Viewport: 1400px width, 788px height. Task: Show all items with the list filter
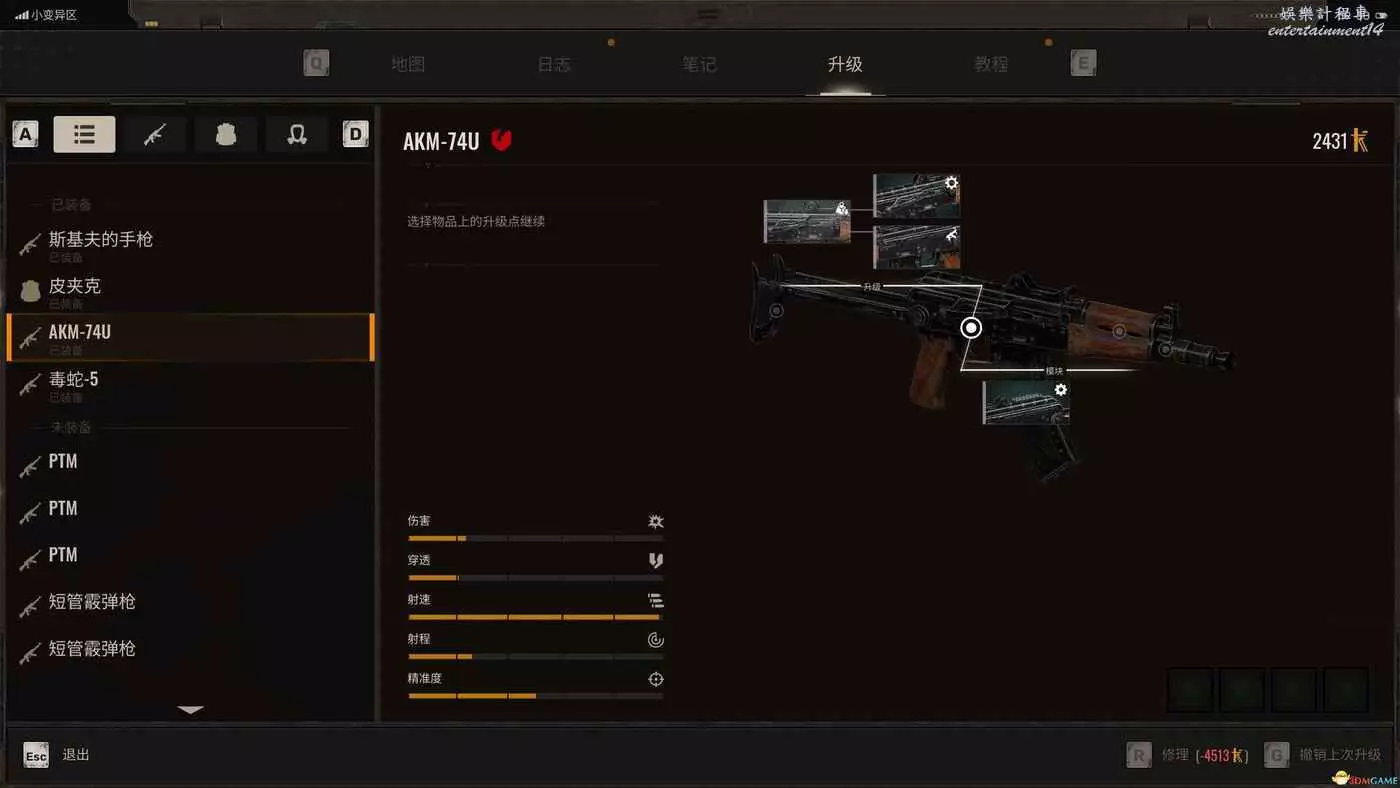tap(84, 134)
